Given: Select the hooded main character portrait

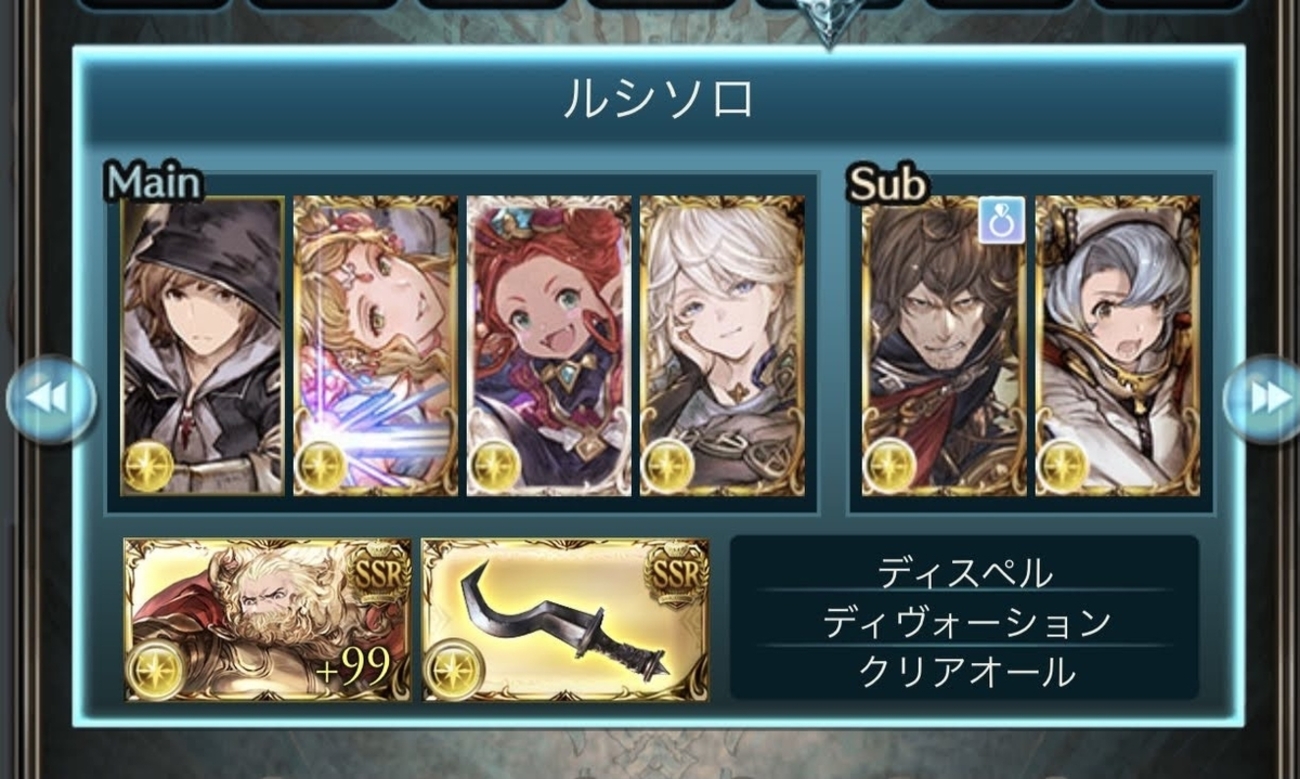Looking at the screenshot, I should pyautogui.click(x=203, y=346).
